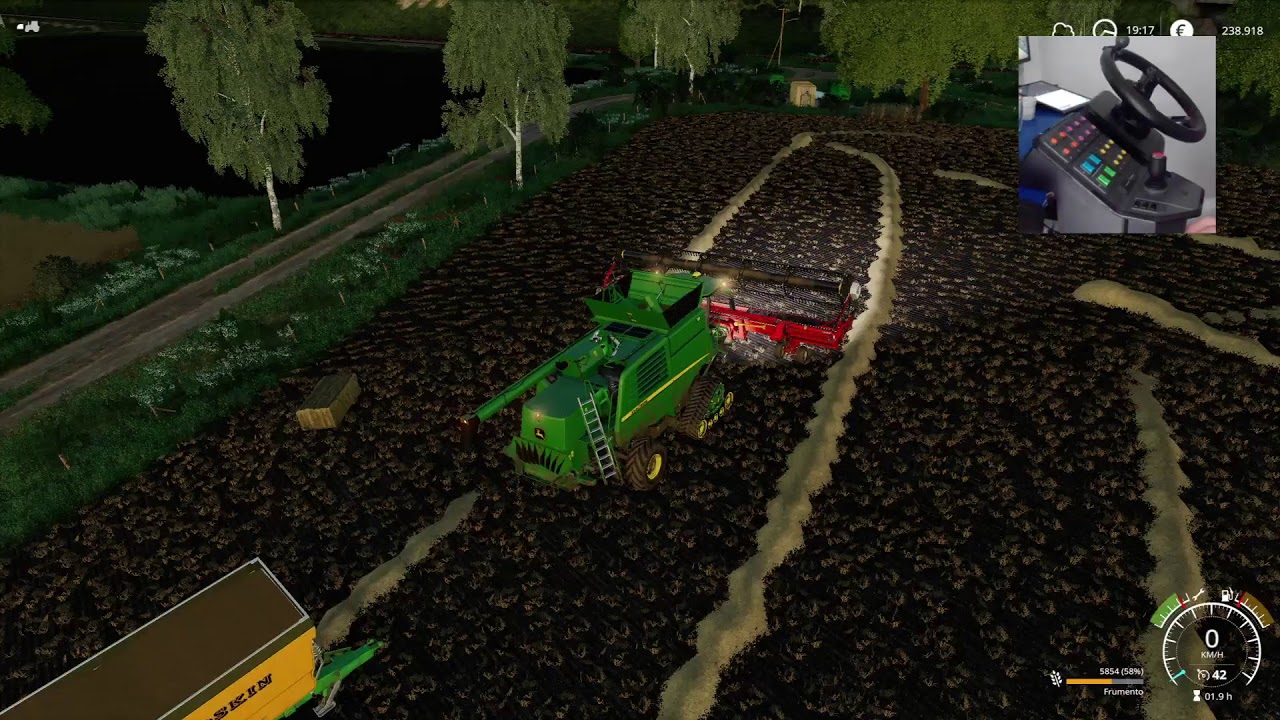Click the wheat icon next to Frumento bar

pyautogui.click(x=1056, y=677)
